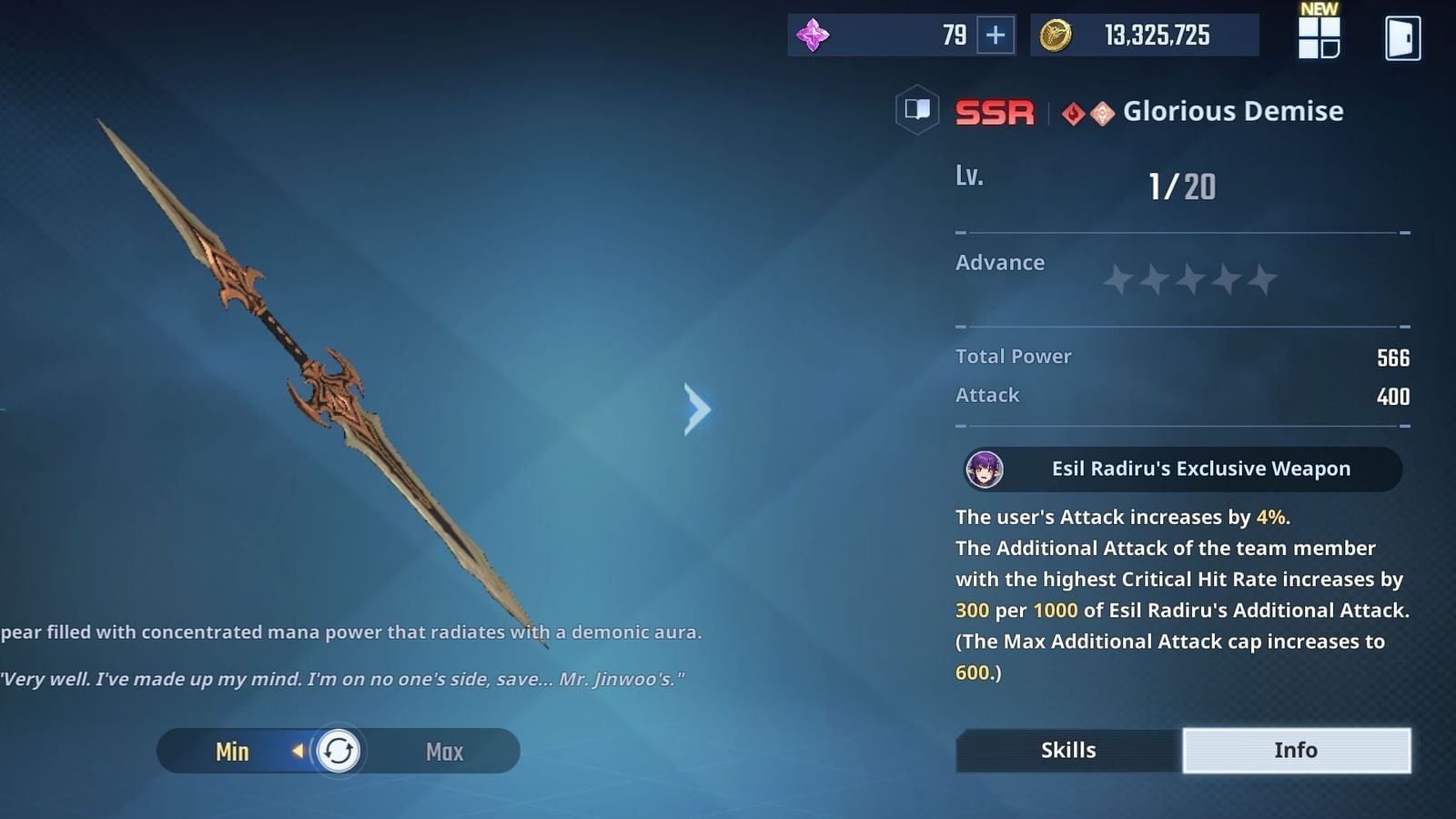
Task: Toggle the stat preview to Max
Action: 443,751
